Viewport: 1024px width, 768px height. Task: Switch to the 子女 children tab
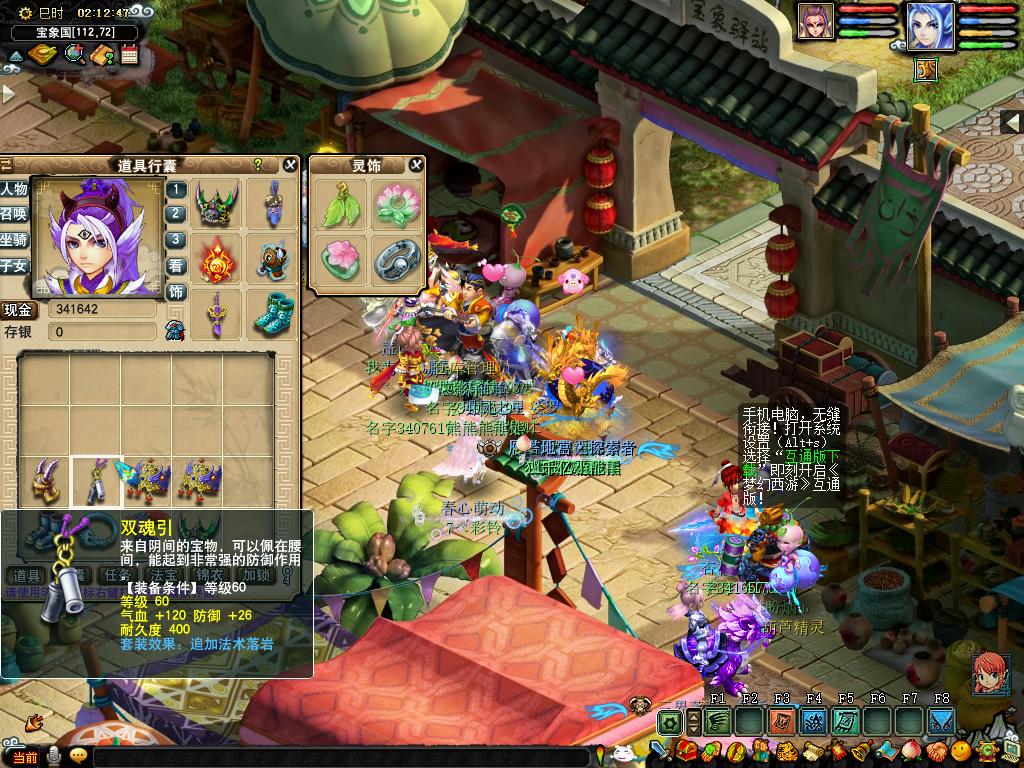pos(14,266)
